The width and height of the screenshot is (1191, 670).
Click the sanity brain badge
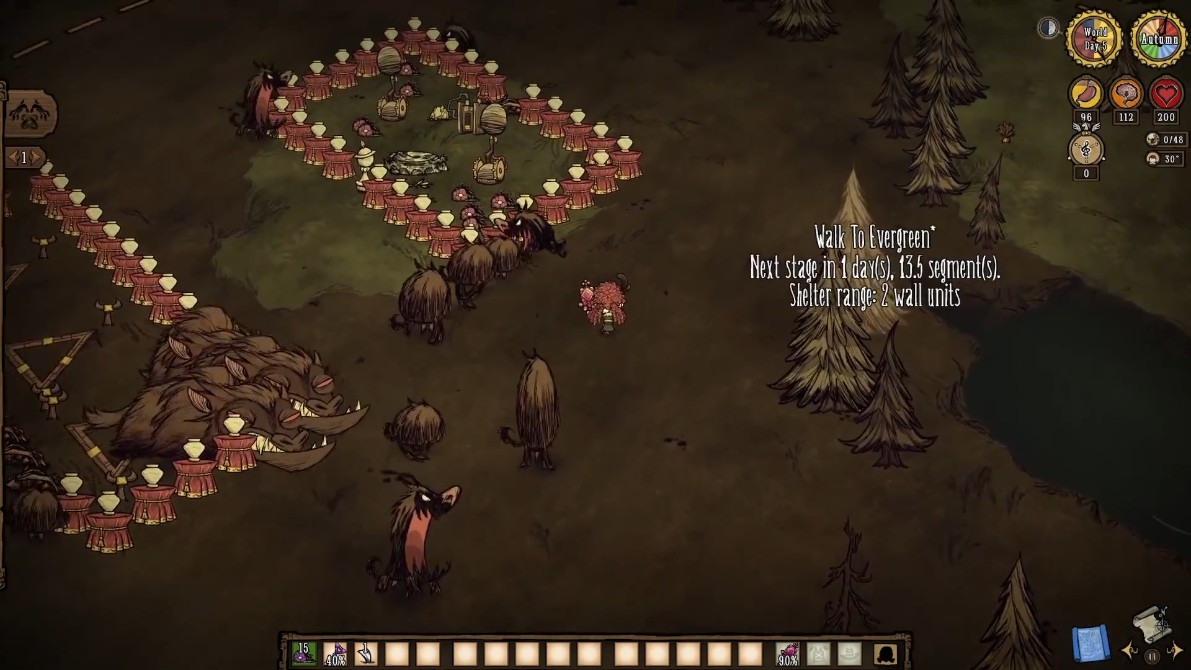pos(1126,94)
